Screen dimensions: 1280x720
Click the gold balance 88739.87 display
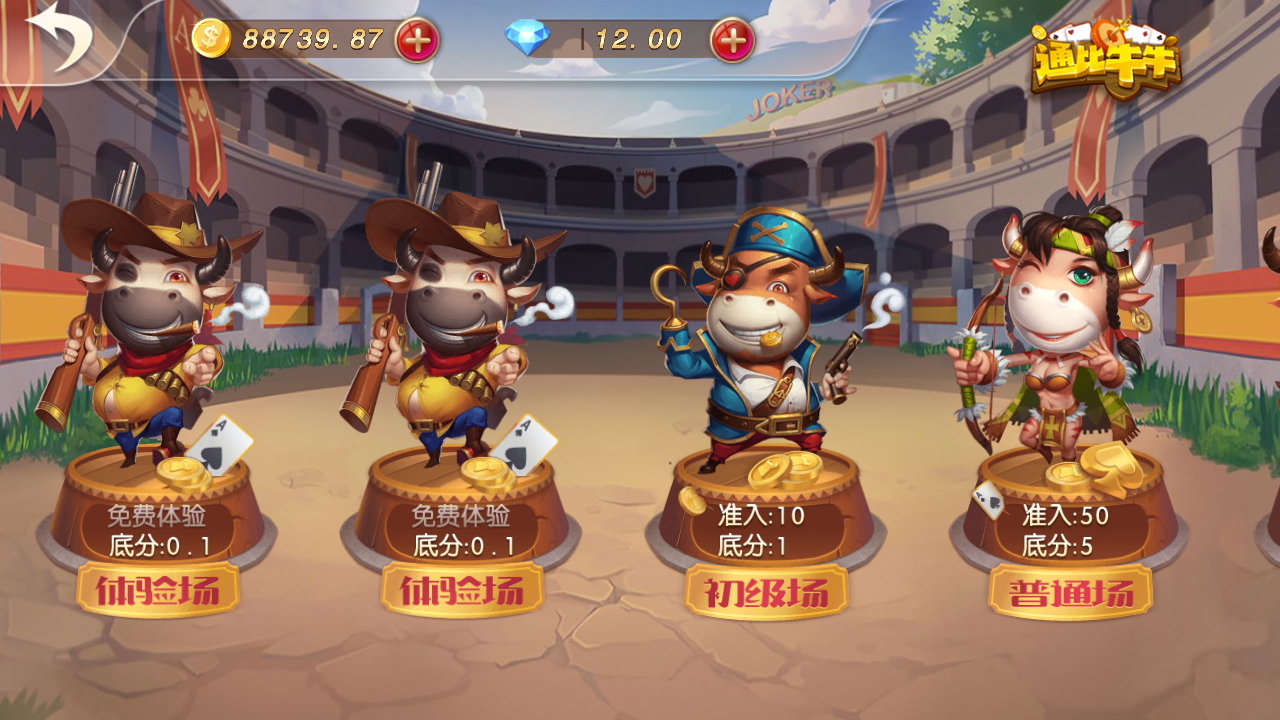point(313,40)
